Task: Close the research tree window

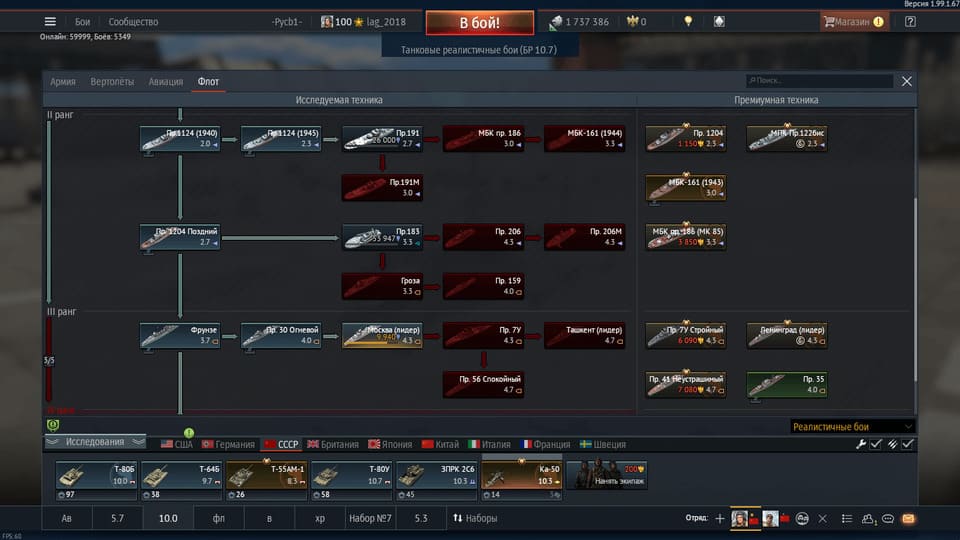Action: (907, 81)
